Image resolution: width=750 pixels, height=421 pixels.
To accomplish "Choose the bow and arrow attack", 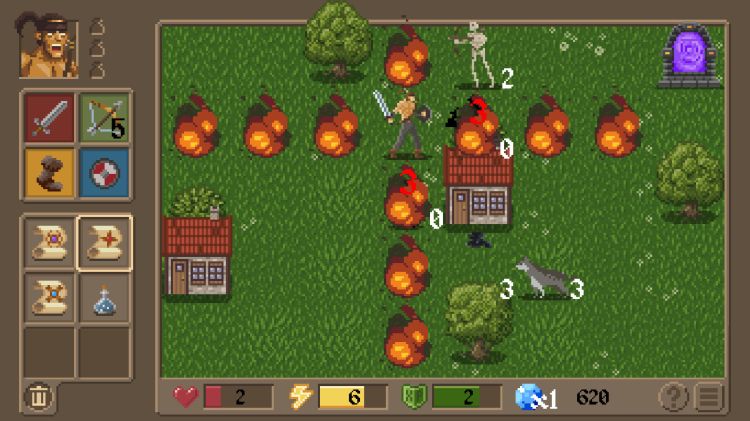I will click(x=104, y=117).
